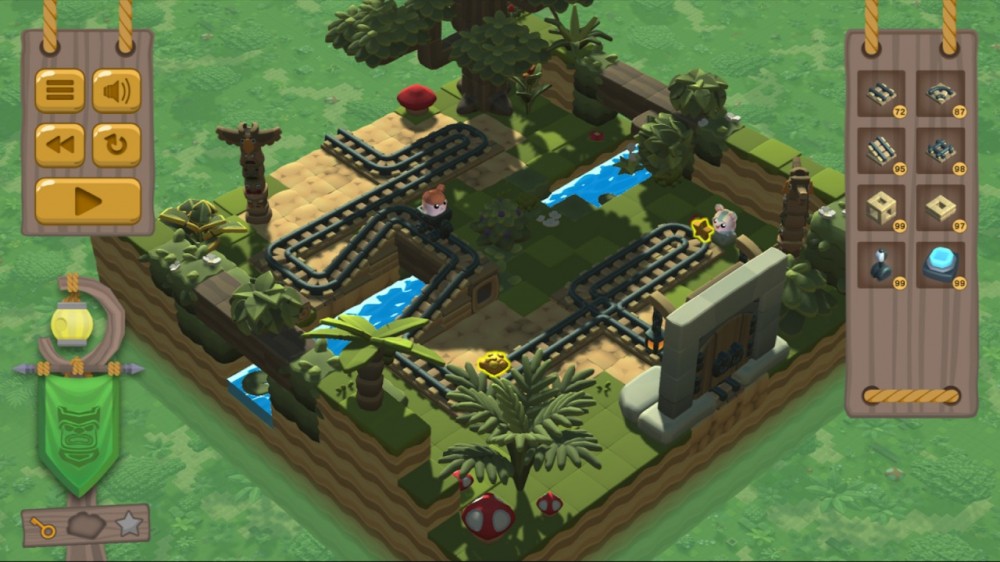The image size is (1000, 562).
Task: Toggle the sound speaker button
Action: point(117,91)
